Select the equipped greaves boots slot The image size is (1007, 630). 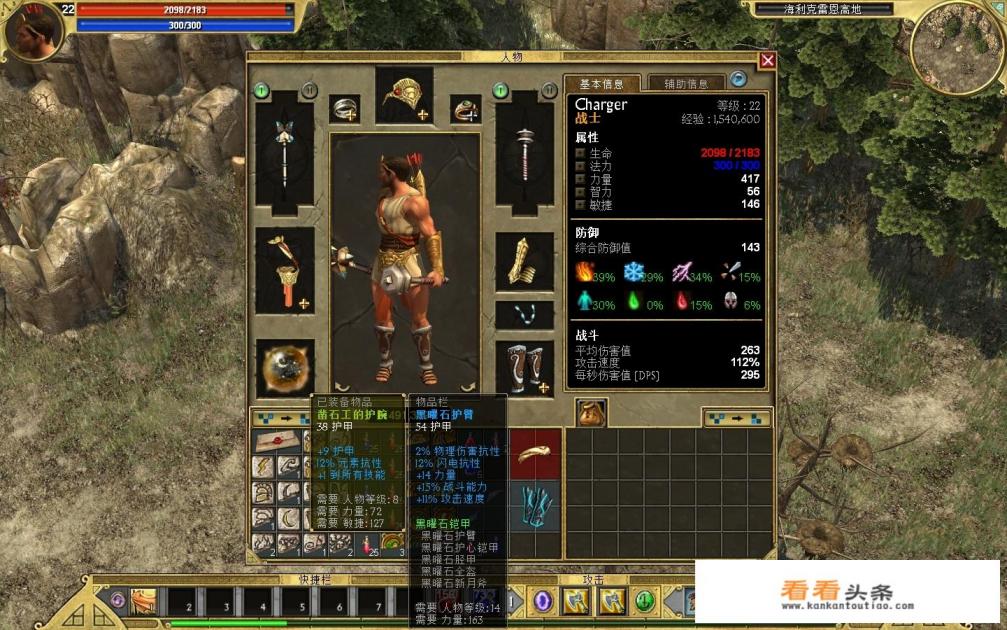(524, 368)
